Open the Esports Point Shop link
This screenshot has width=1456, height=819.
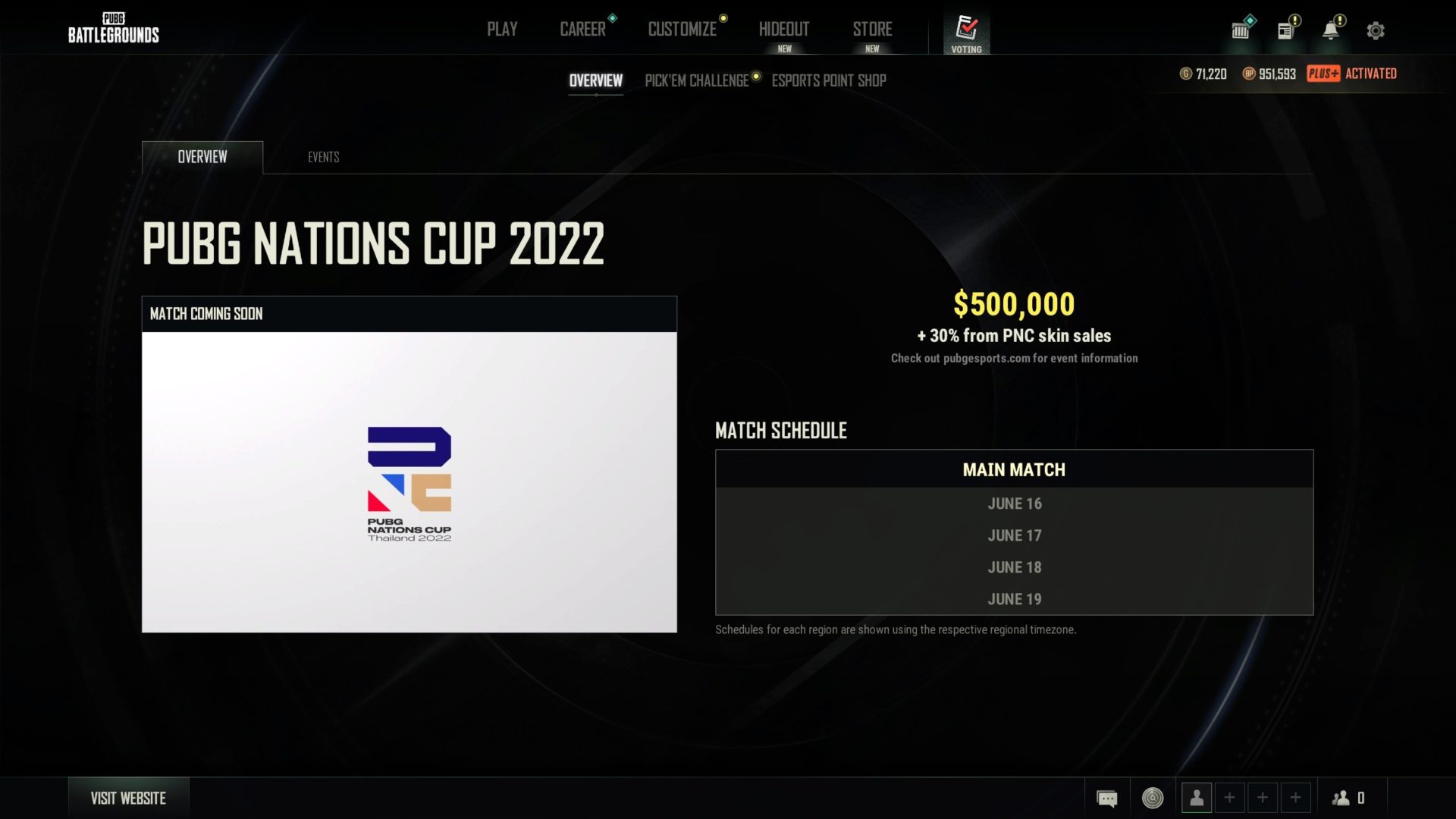[x=829, y=80]
